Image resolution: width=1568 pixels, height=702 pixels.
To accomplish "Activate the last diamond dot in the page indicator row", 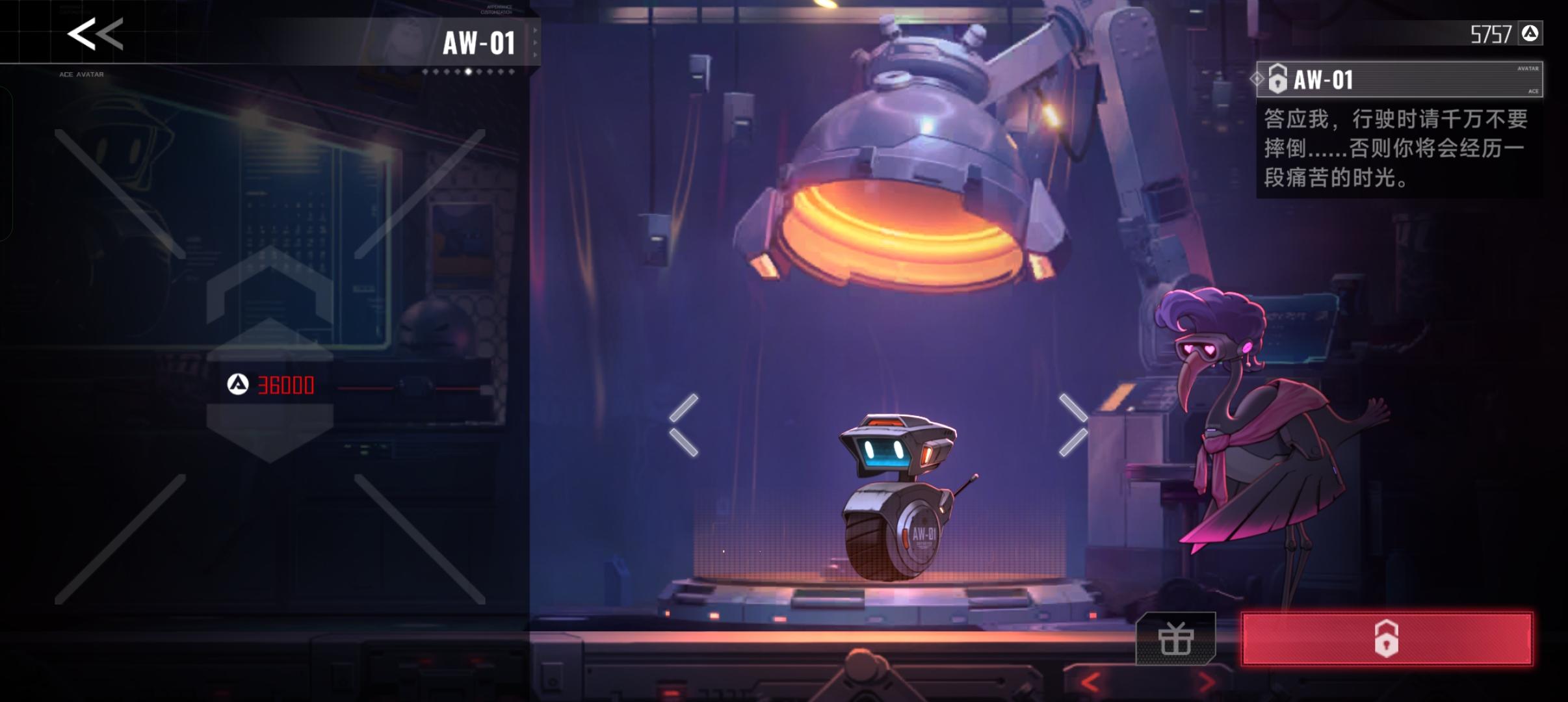I will [x=511, y=72].
